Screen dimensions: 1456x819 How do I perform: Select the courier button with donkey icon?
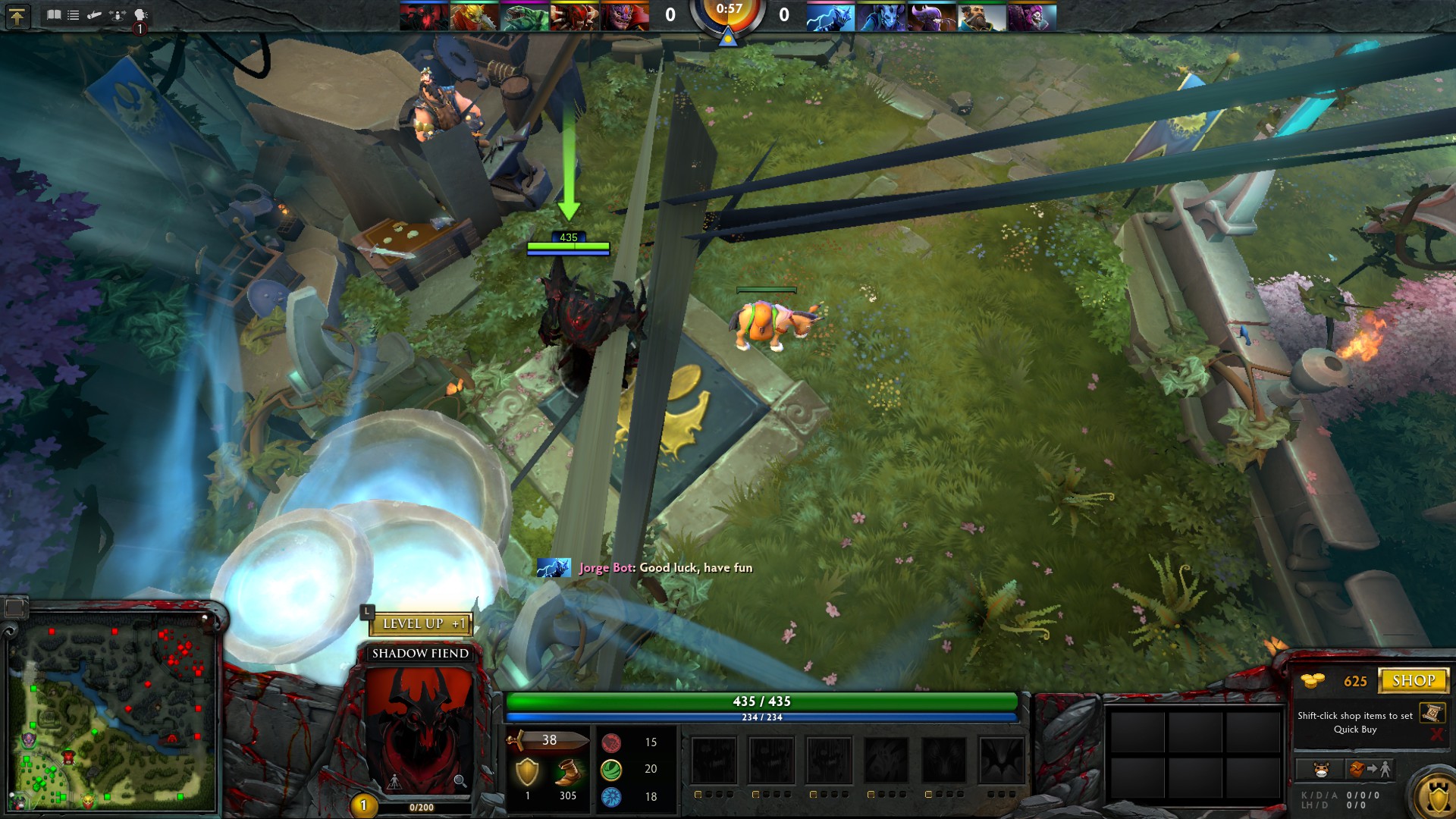tap(1321, 769)
